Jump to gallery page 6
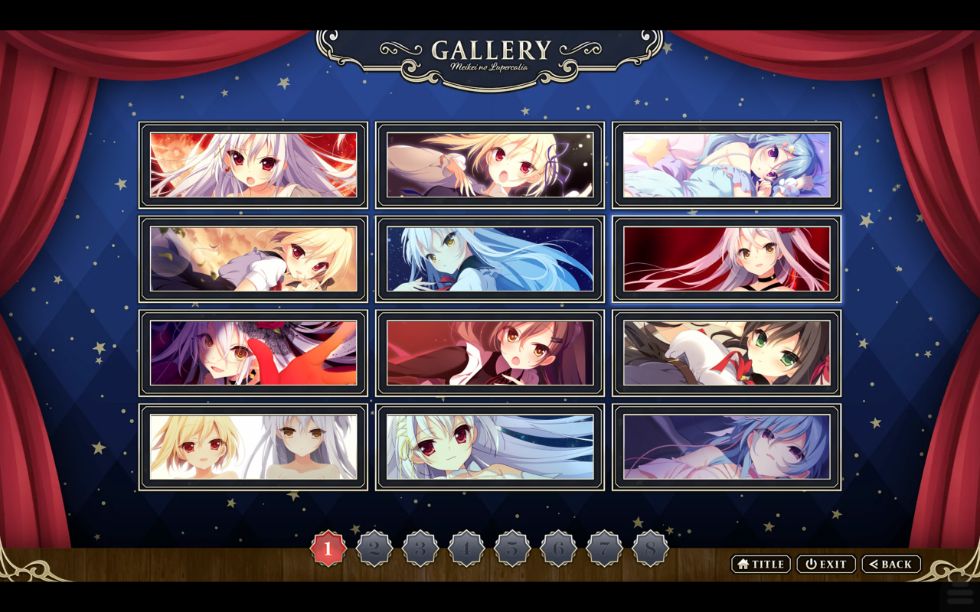 (x=558, y=548)
